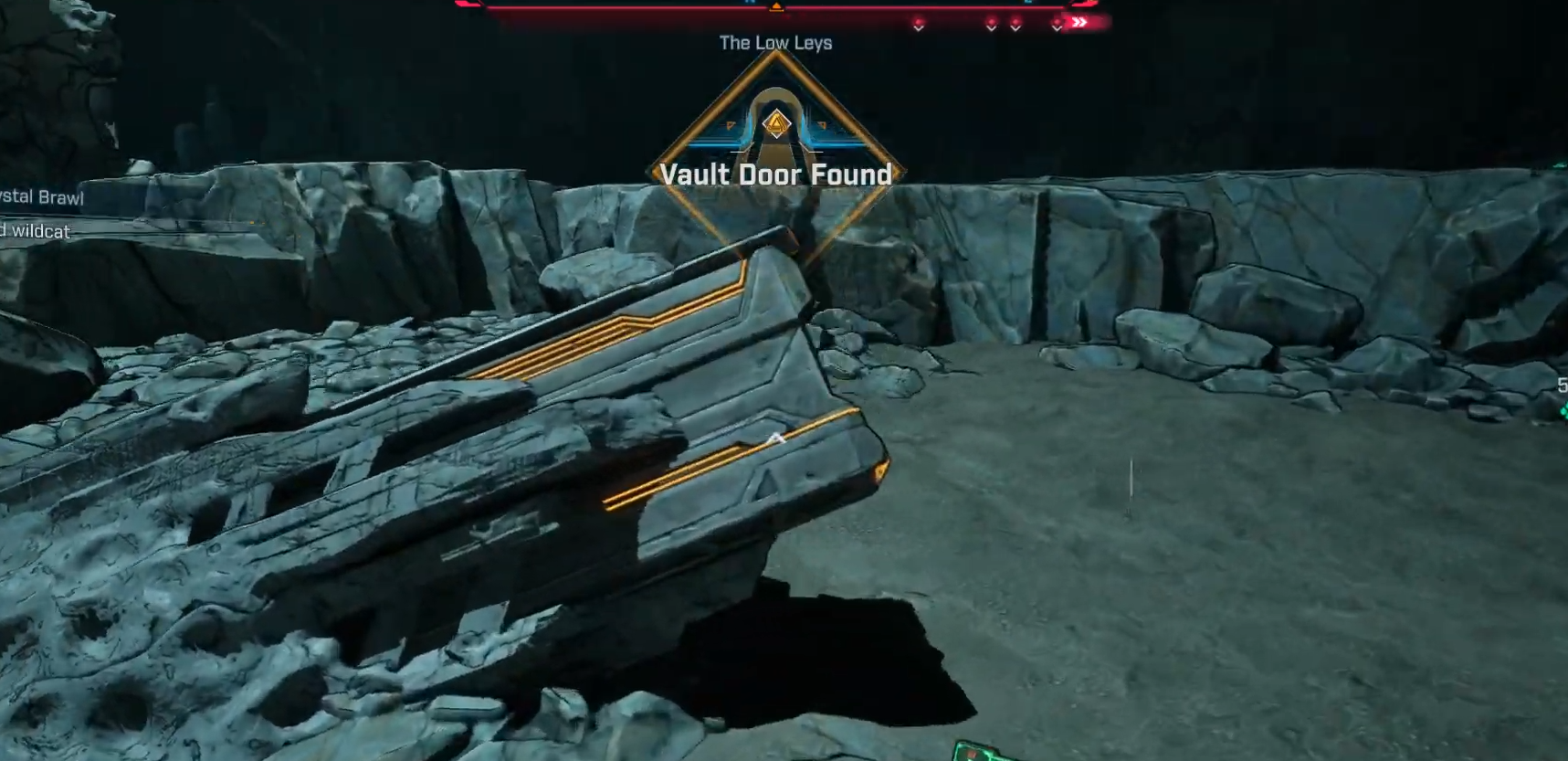Select the Crystal Brawl mission entry
The image size is (1568, 761).
point(41,196)
